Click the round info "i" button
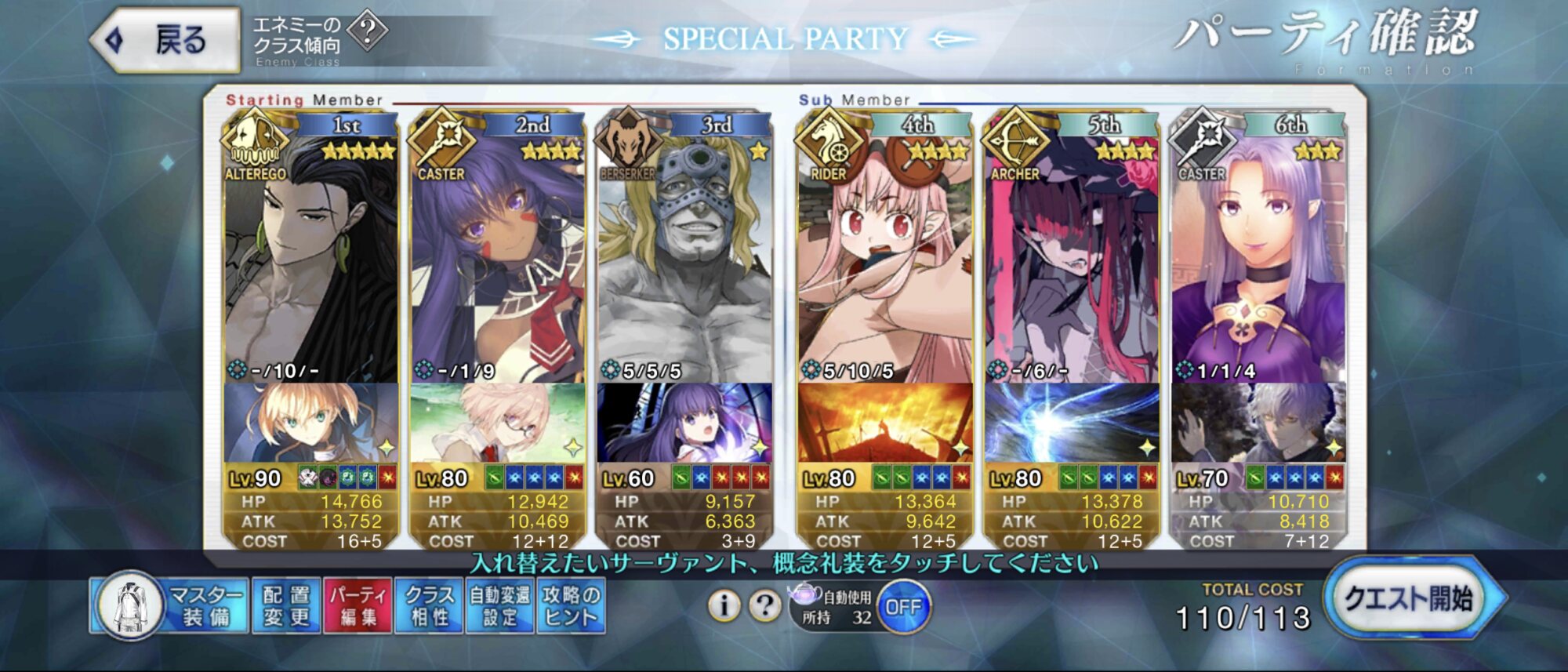This screenshot has width=1568, height=672. [724, 605]
